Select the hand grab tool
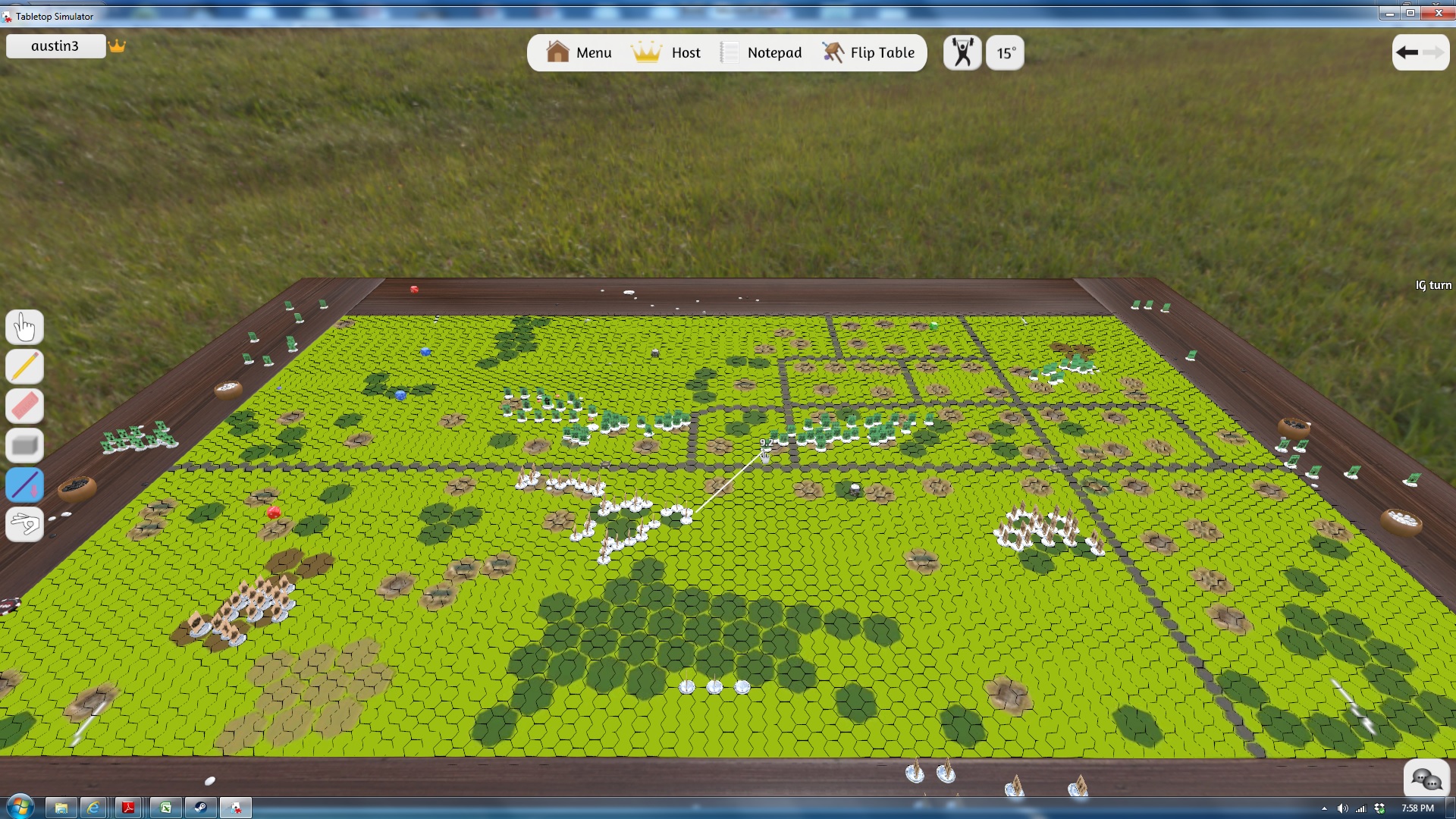 coord(24,328)
